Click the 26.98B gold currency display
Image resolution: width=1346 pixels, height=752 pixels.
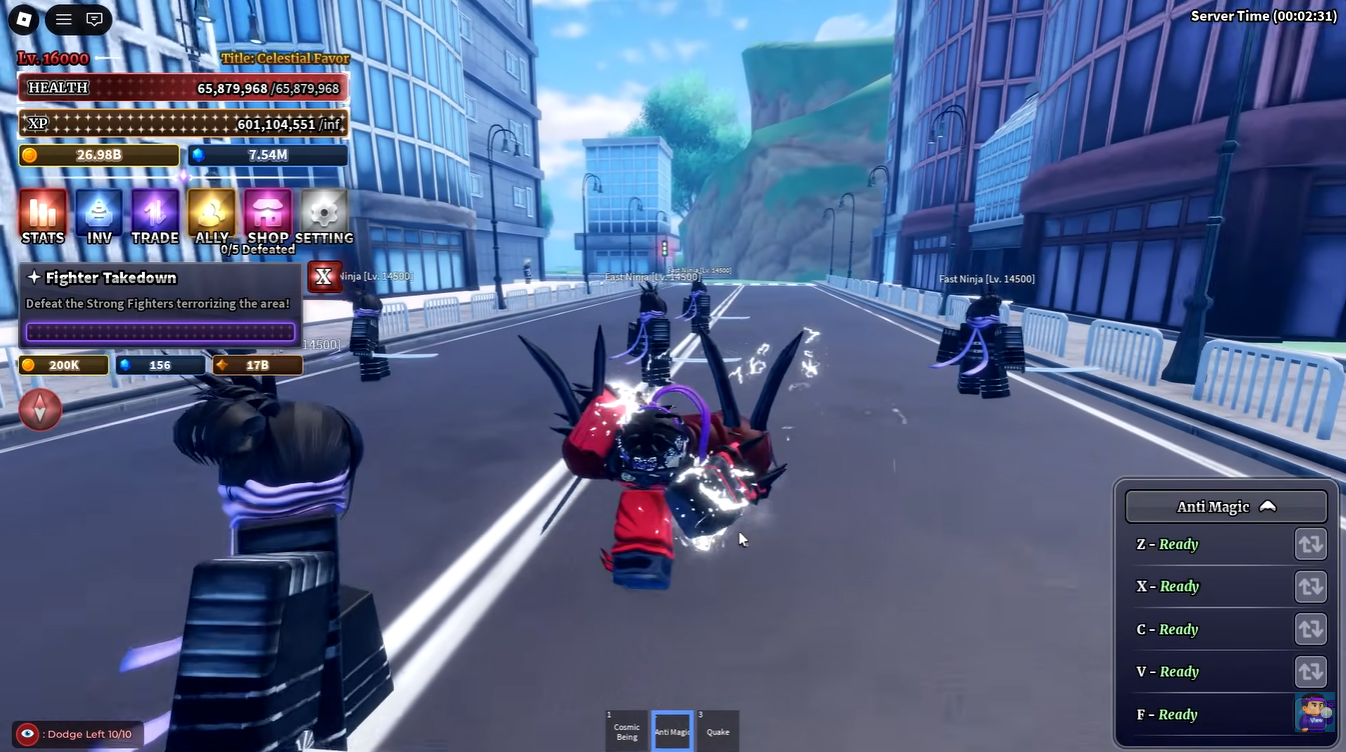pyautogui.click(x=98, y=155)
